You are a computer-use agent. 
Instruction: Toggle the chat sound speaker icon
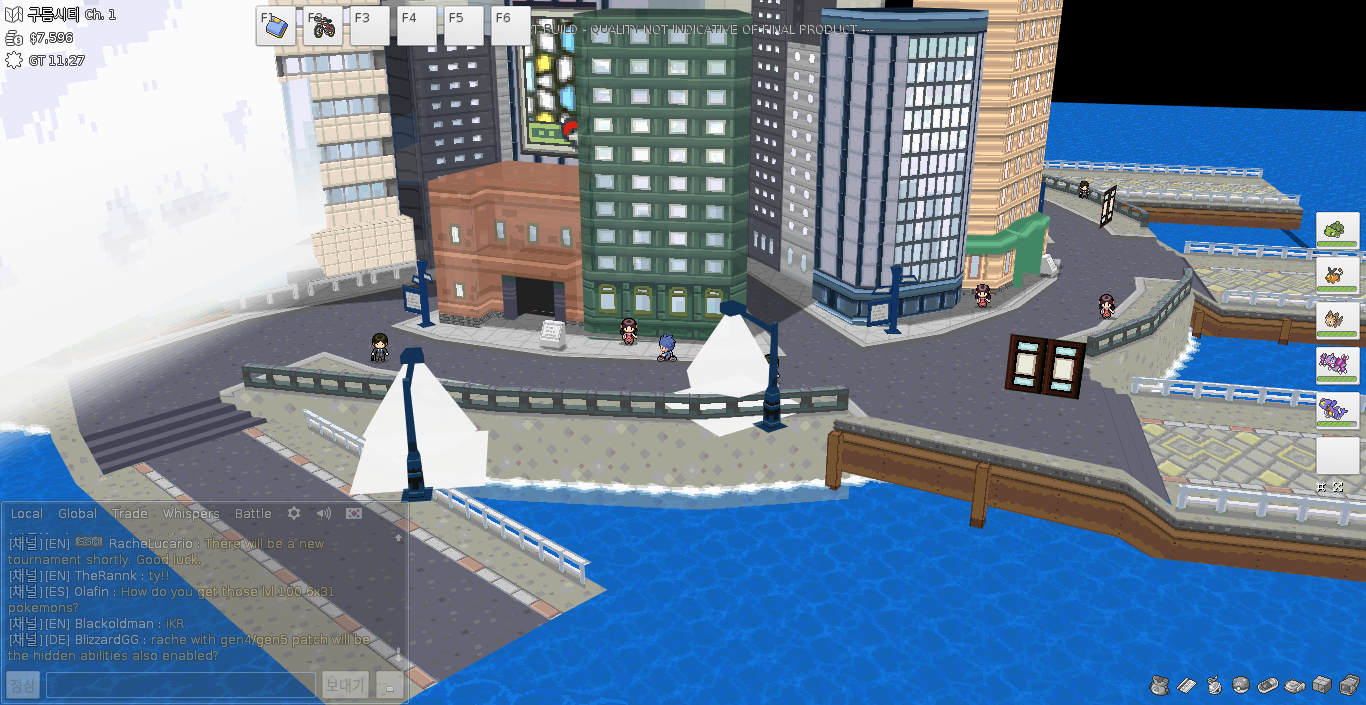(324, 513)
